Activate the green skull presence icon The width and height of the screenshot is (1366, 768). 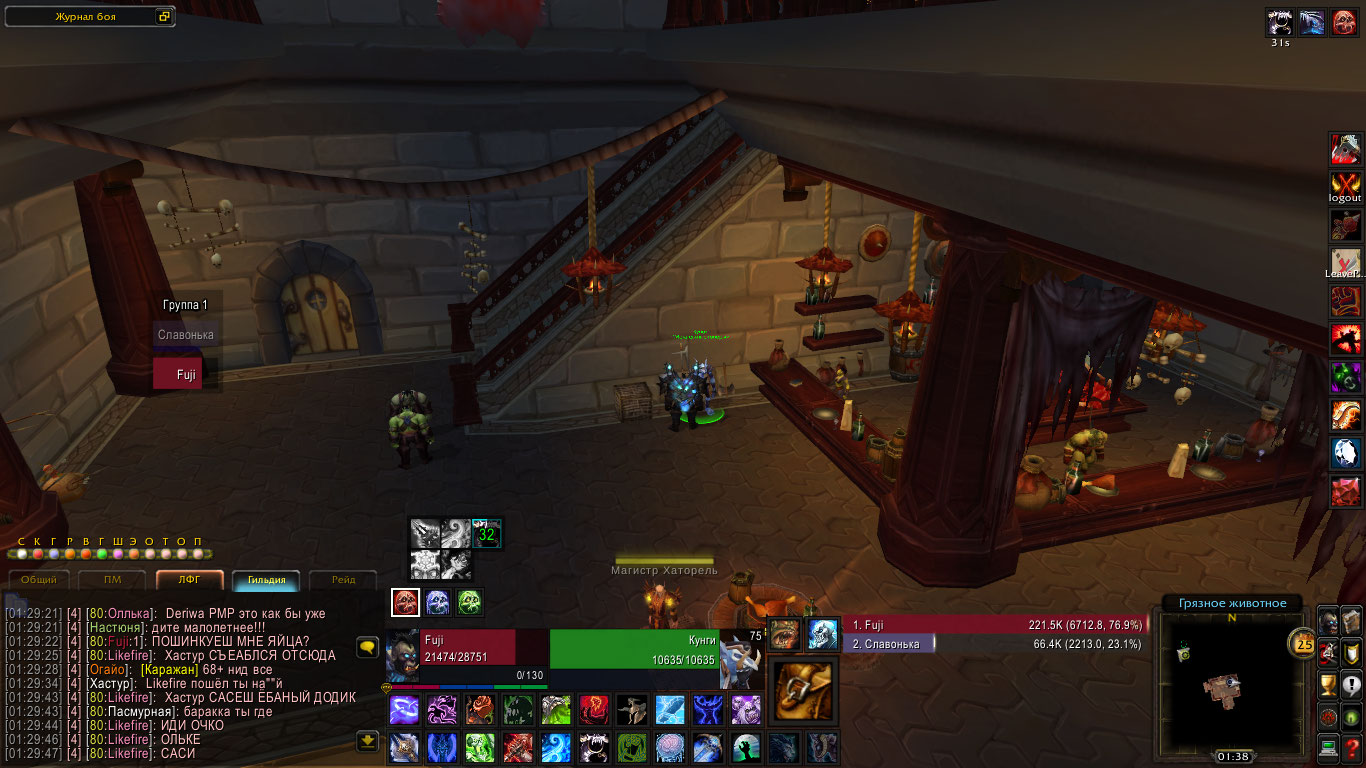(470, 602)
